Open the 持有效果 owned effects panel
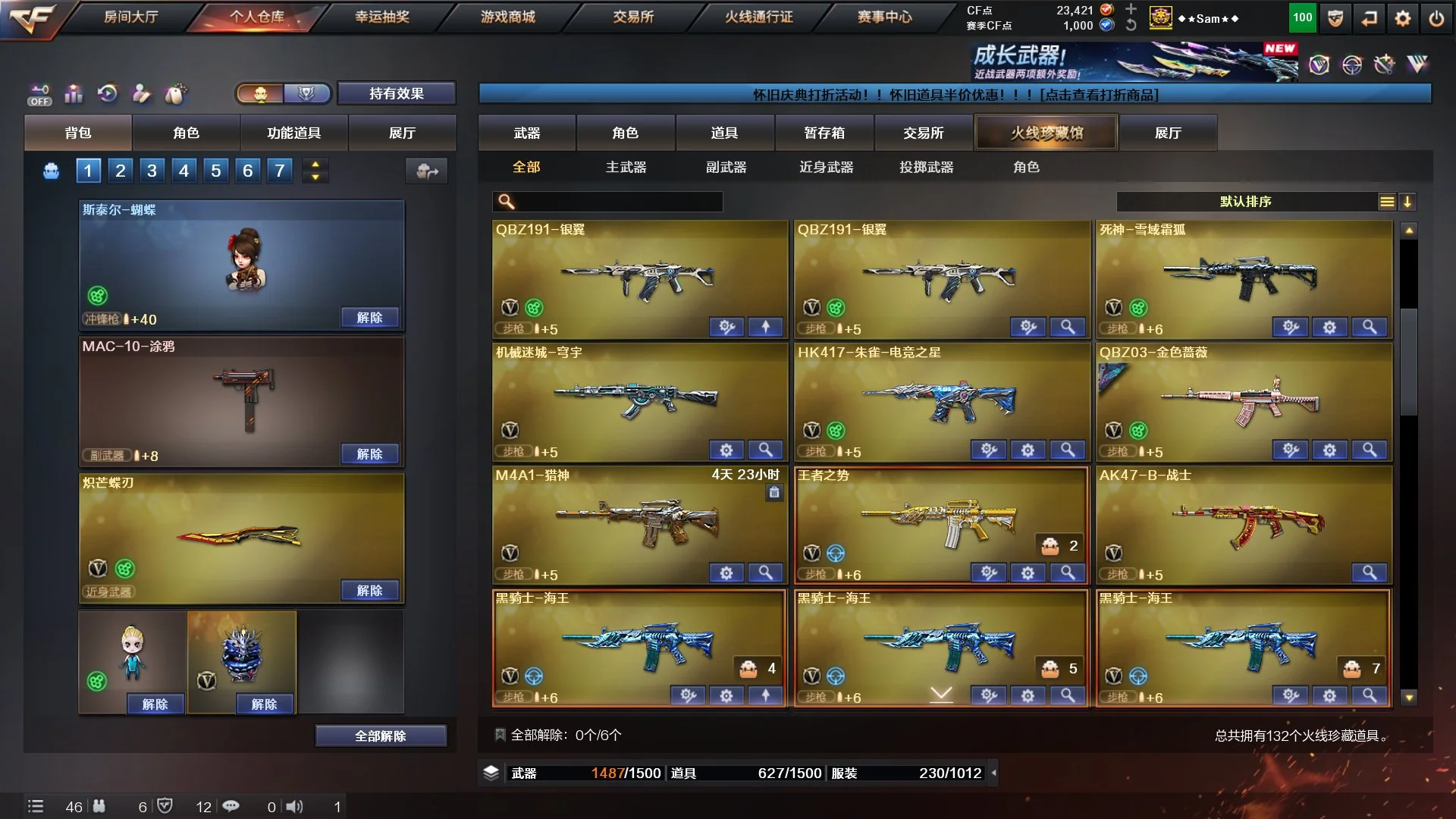 coord(396,93)
